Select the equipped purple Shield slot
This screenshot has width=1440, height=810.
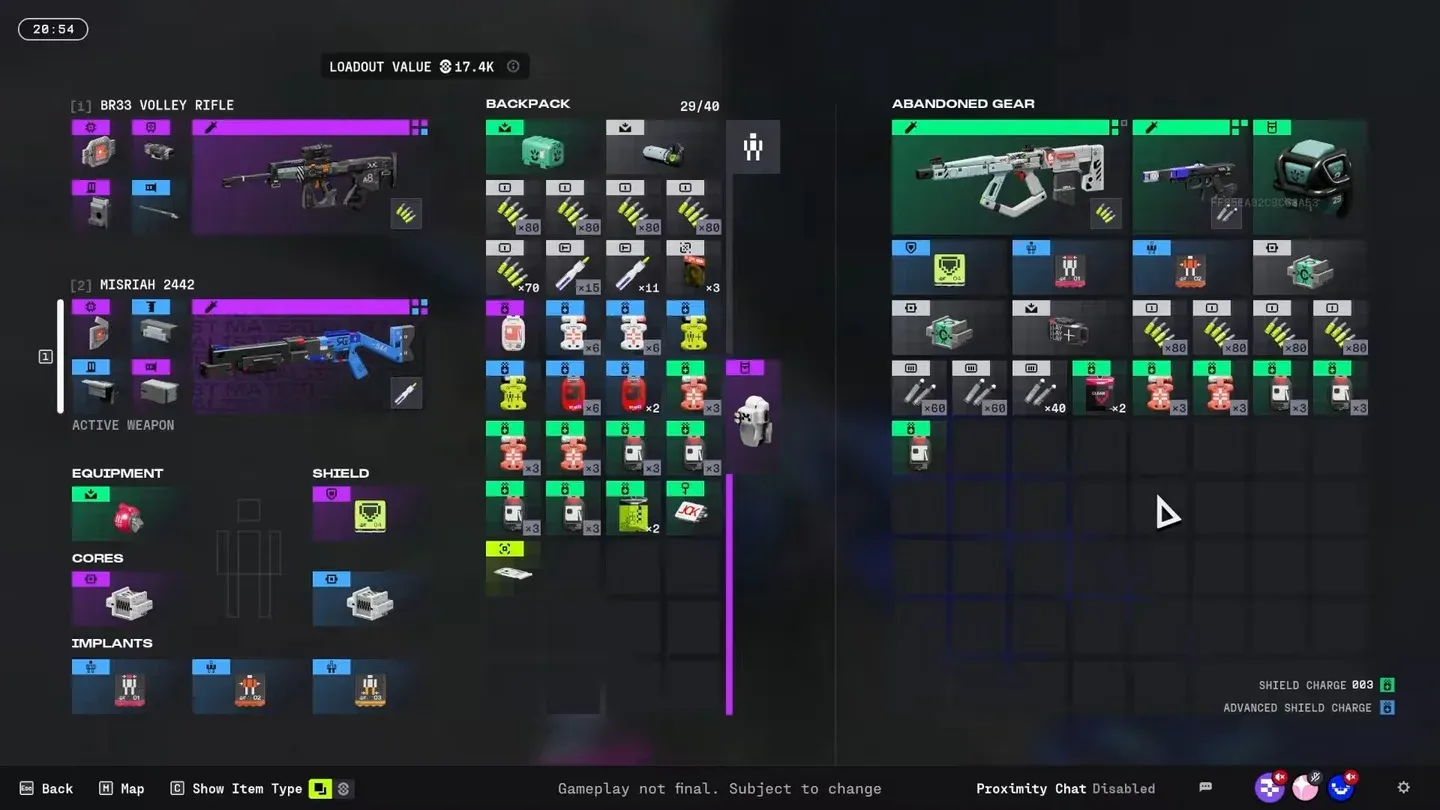[370, 515]
